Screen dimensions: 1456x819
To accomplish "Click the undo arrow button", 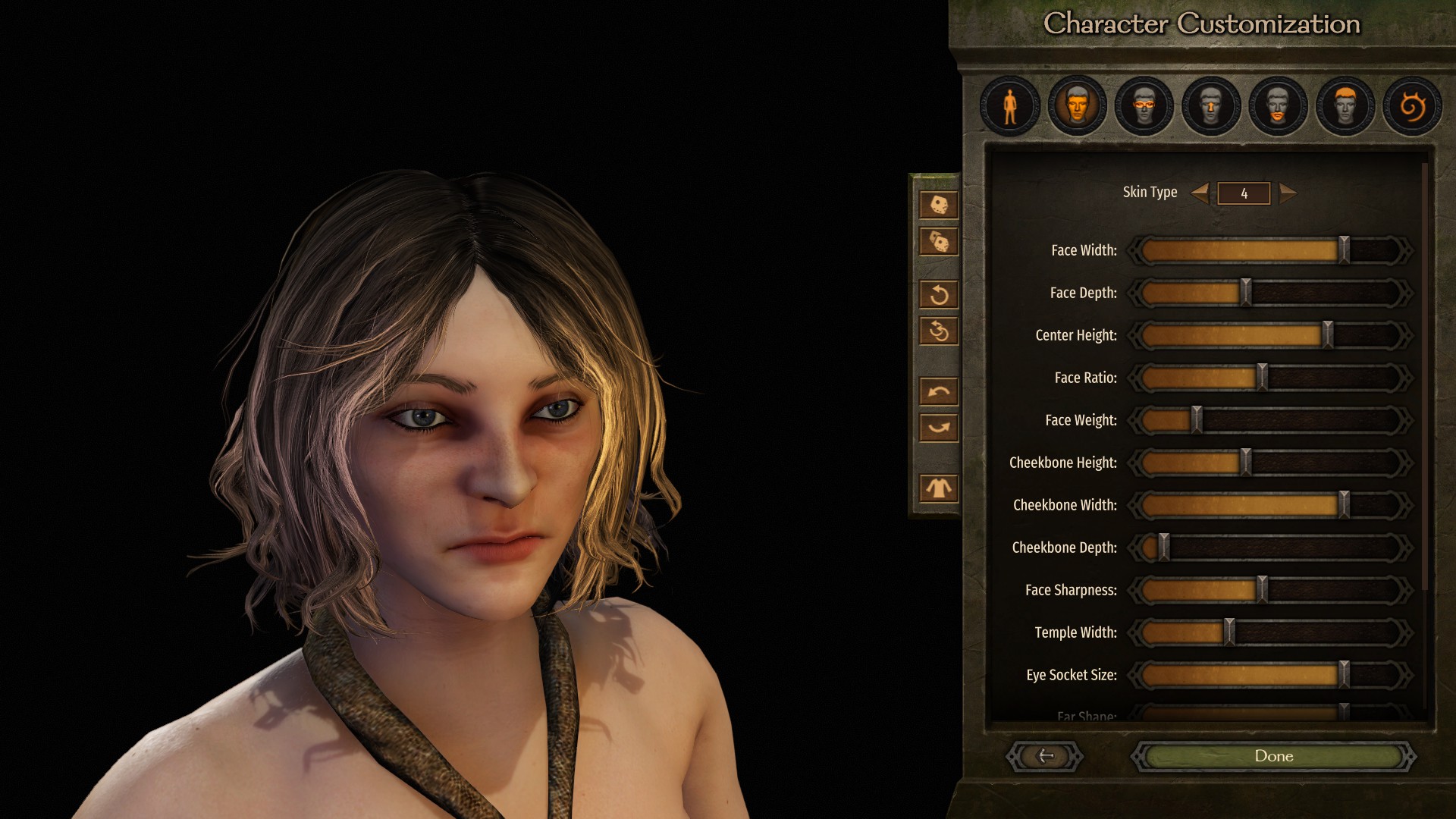I will (939, 391).
